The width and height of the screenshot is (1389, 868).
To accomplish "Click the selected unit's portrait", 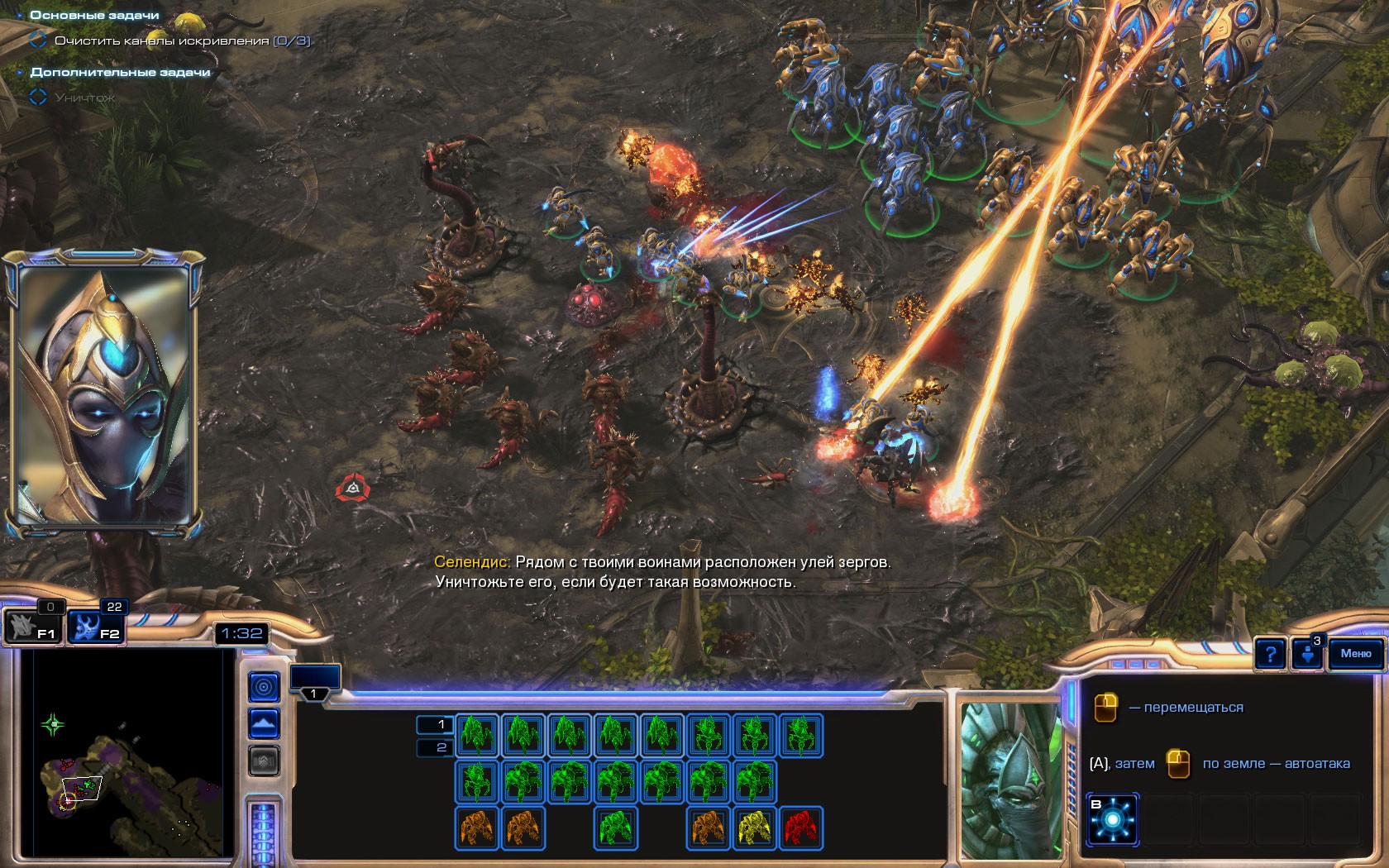I will [1010, 779].
